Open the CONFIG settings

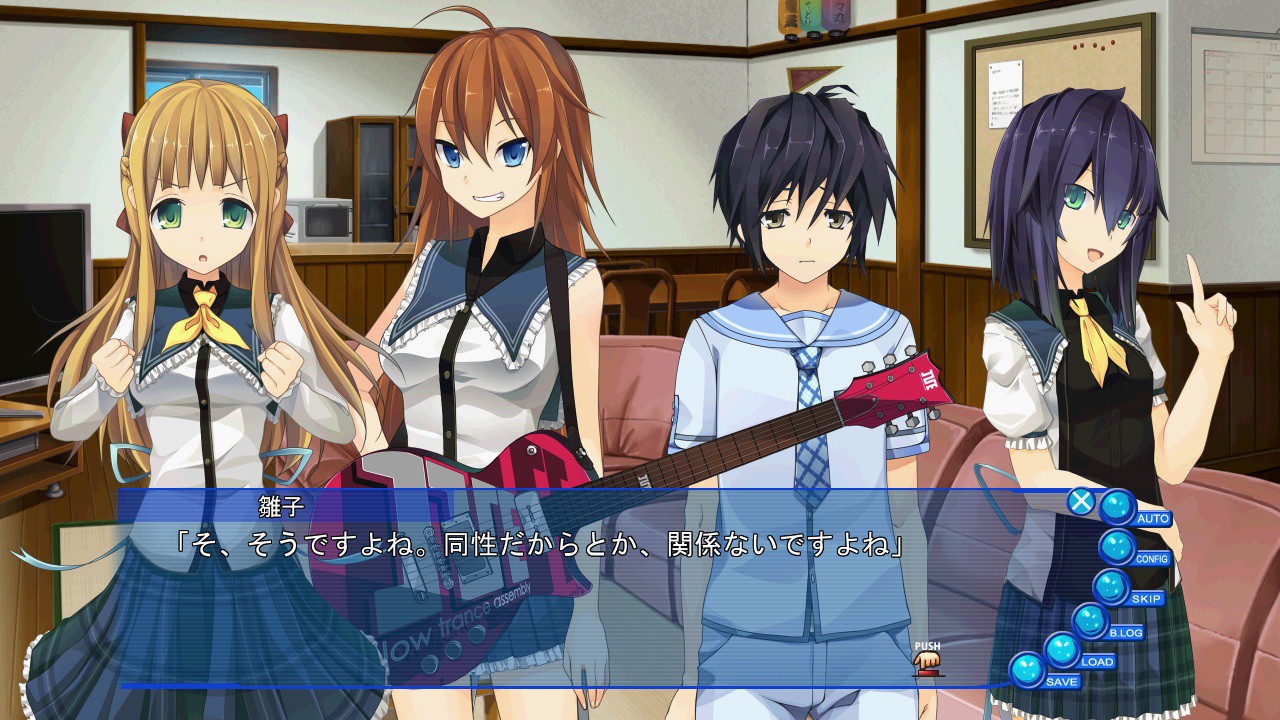(x=1118, y=548)
